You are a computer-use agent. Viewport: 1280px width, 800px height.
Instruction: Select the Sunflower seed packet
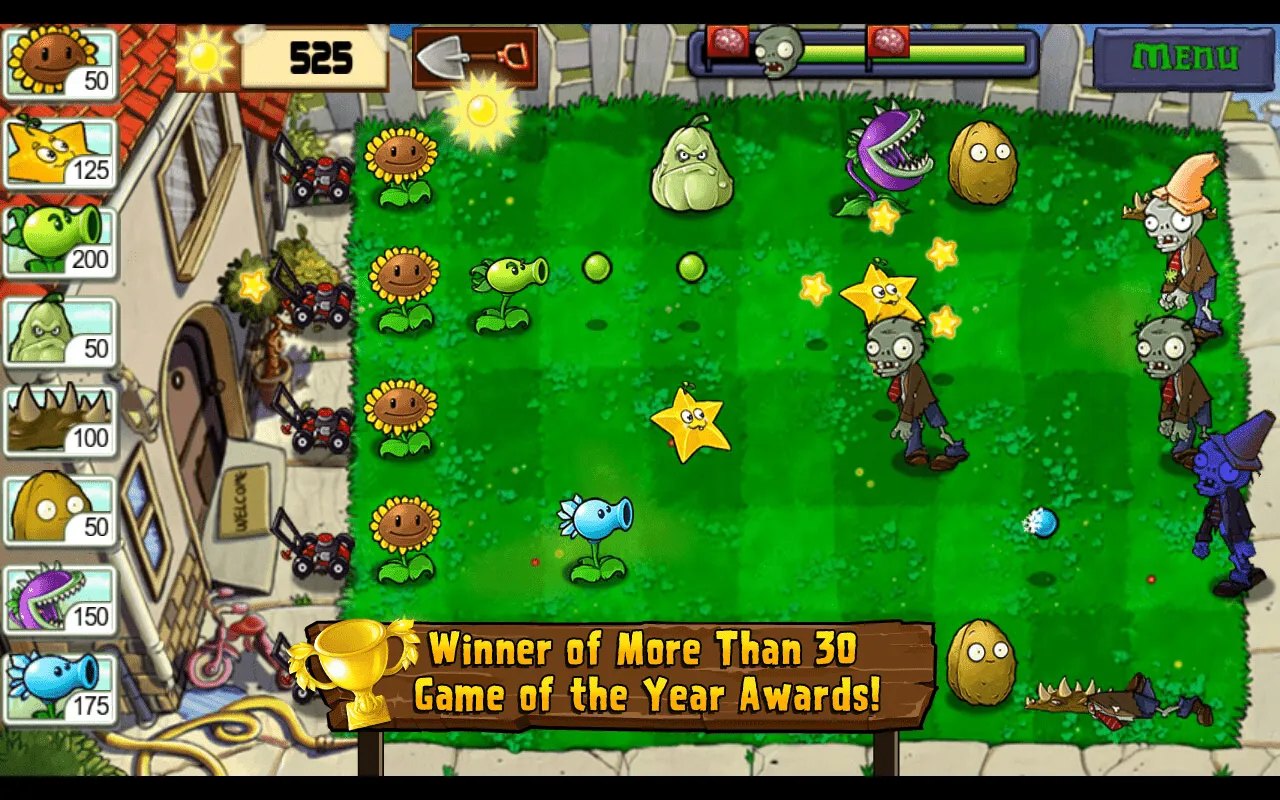coord(60,60)
